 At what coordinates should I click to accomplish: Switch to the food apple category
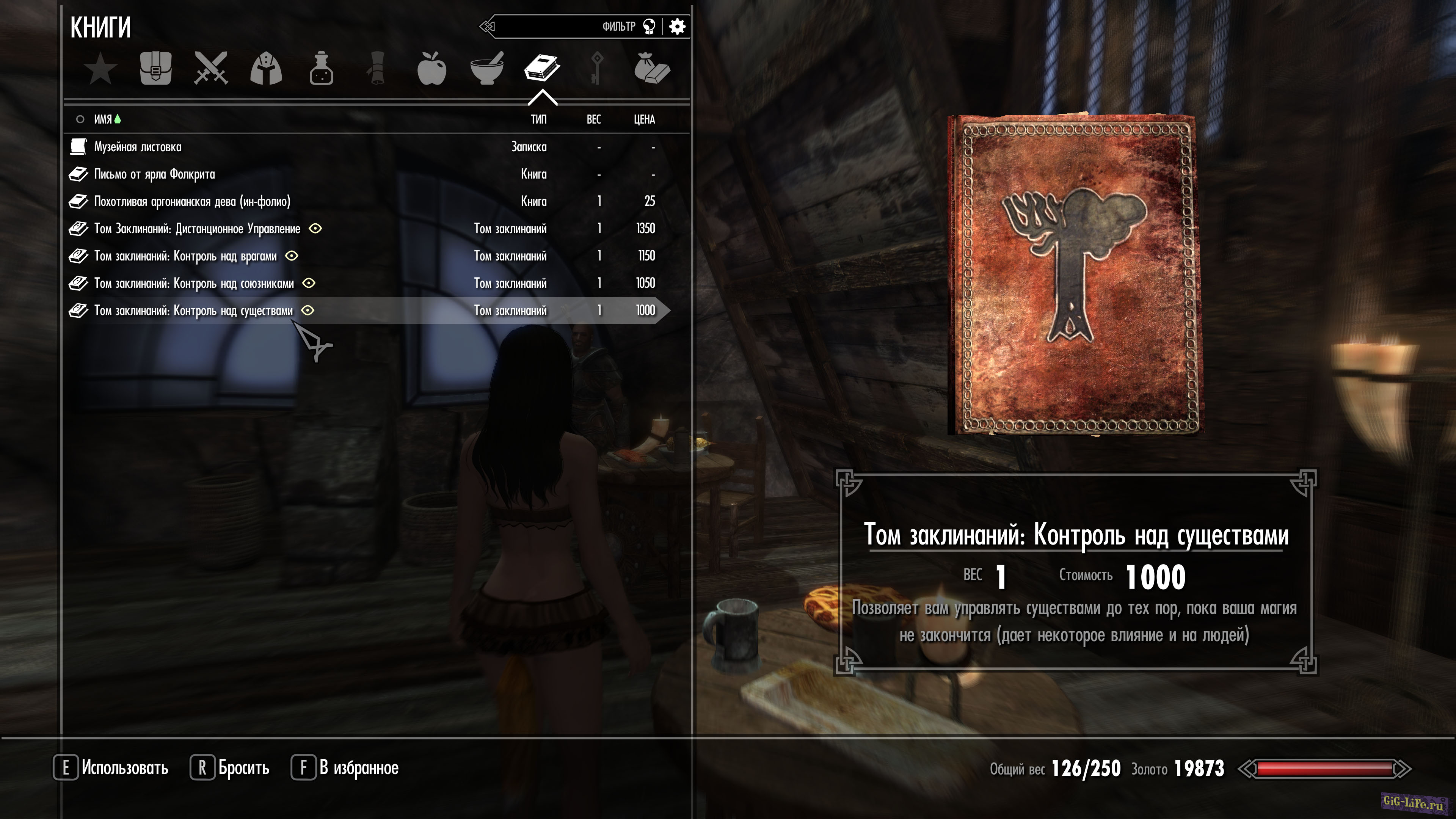(x=432, y=69)
